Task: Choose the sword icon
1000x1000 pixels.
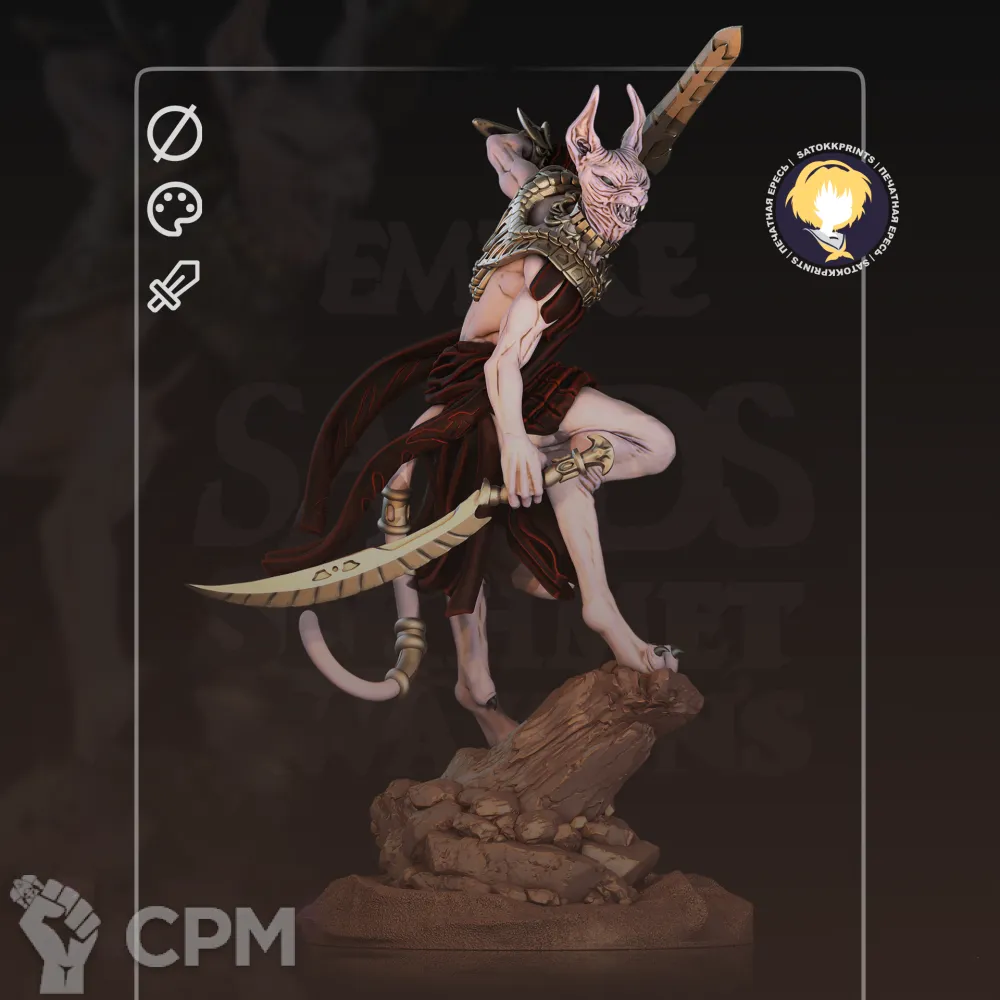Action: click(174, 285)
